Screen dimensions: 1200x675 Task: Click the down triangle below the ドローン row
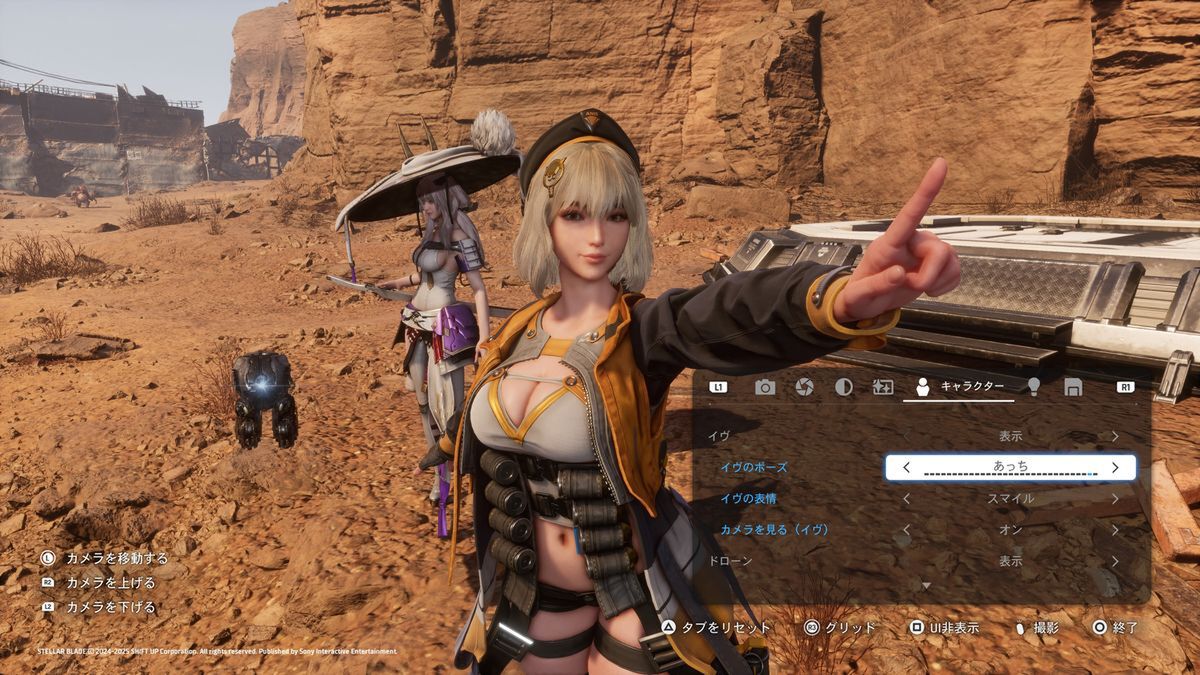926,585
